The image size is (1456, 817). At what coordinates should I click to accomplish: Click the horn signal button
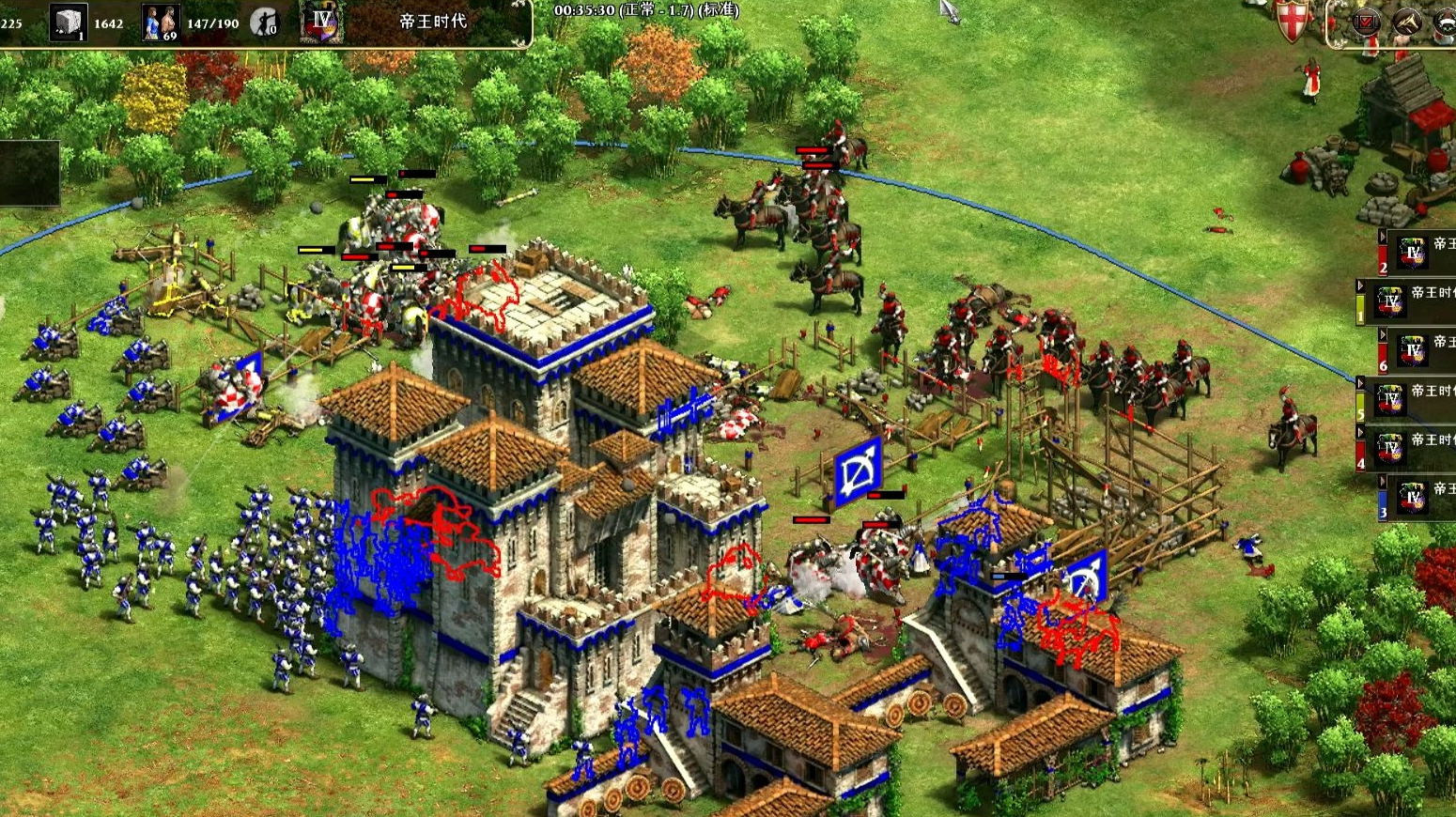pyautogui.click(x=1406, y=22)
